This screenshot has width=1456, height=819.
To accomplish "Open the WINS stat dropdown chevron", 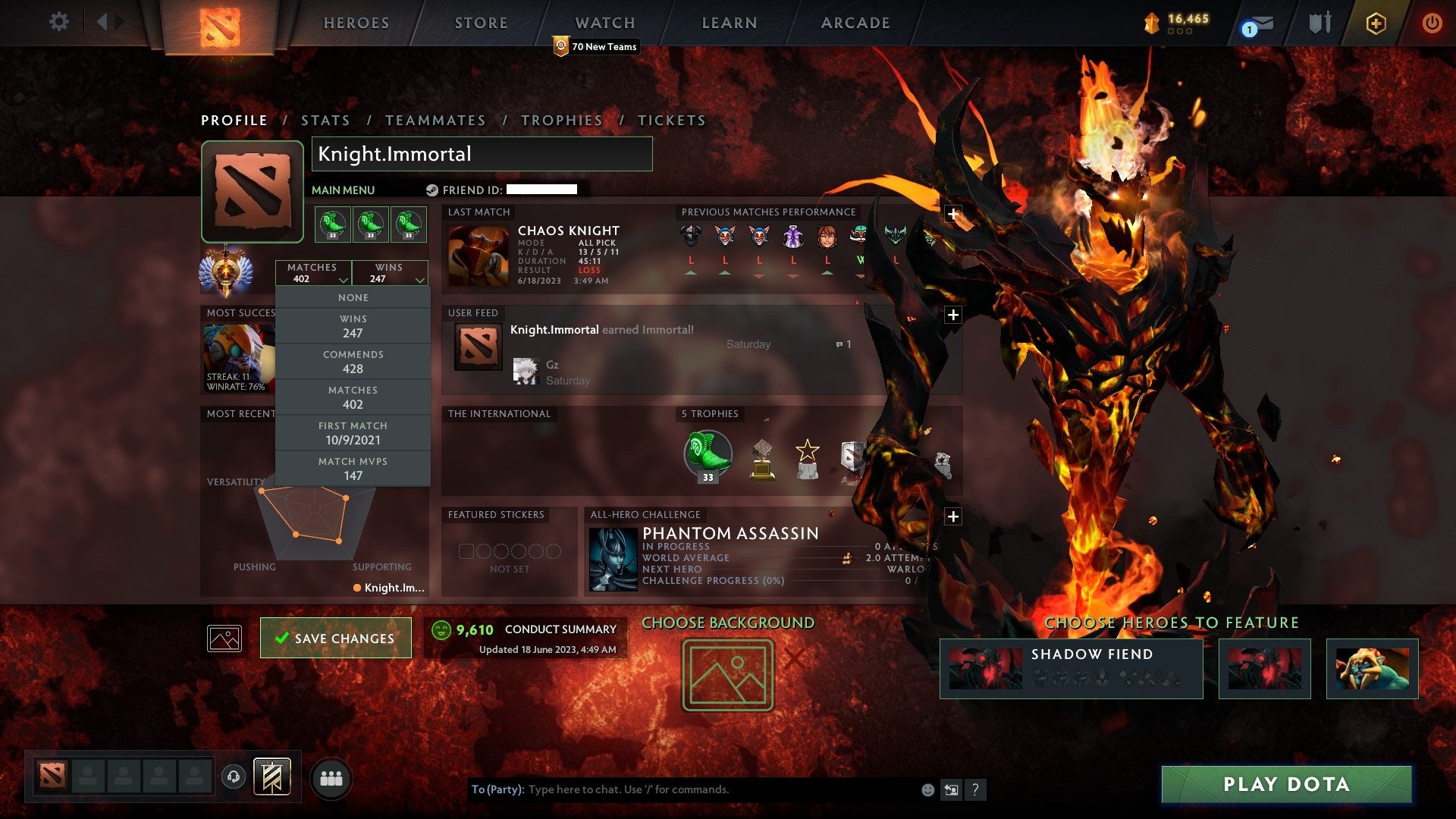I will [419, 279].
